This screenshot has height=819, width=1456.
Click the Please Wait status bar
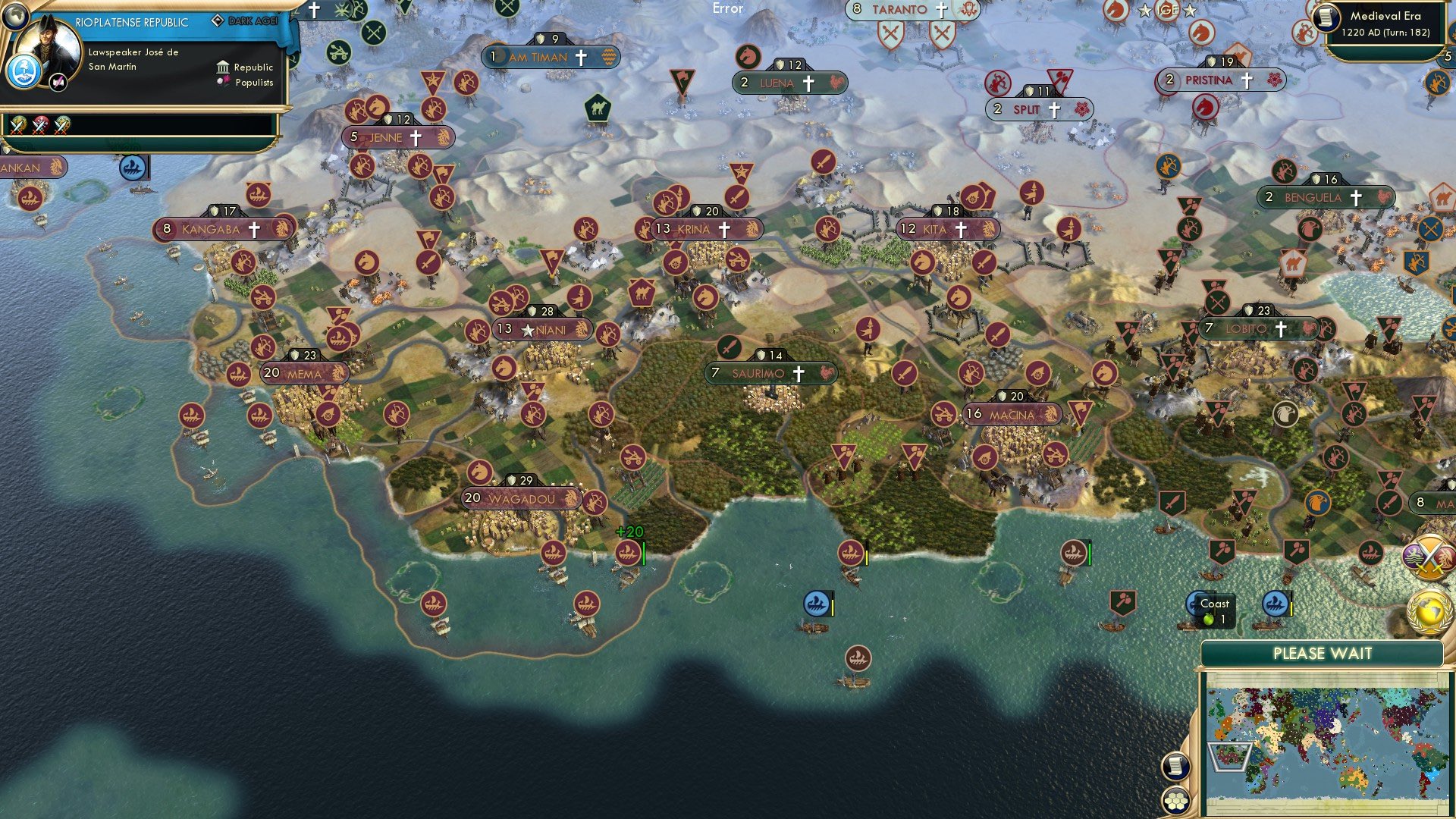click(x=1325, y=653)
